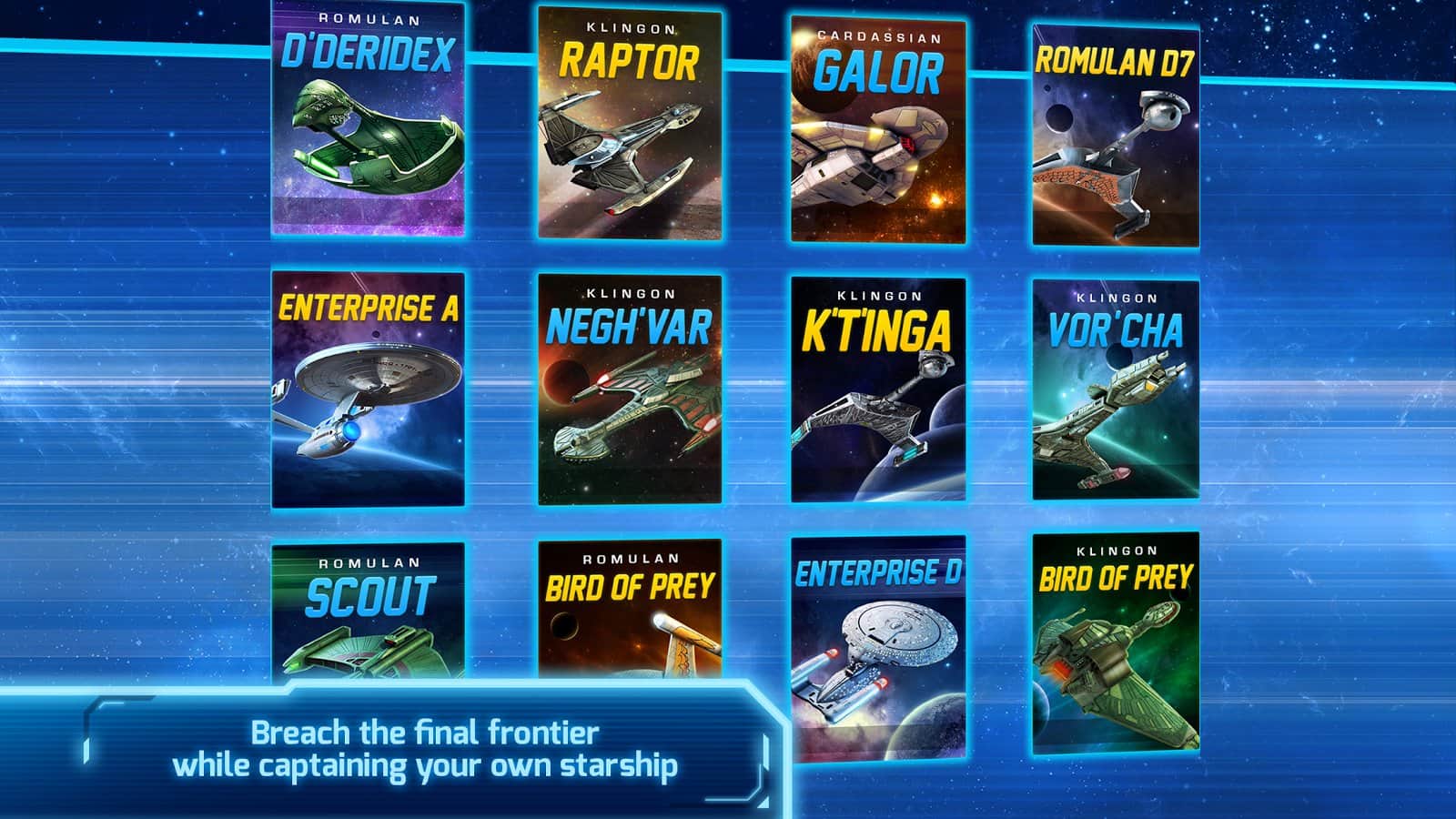Pick the Cardassian Galor starship card
This screenshot has height=819, width=1456.
(878, 130)
